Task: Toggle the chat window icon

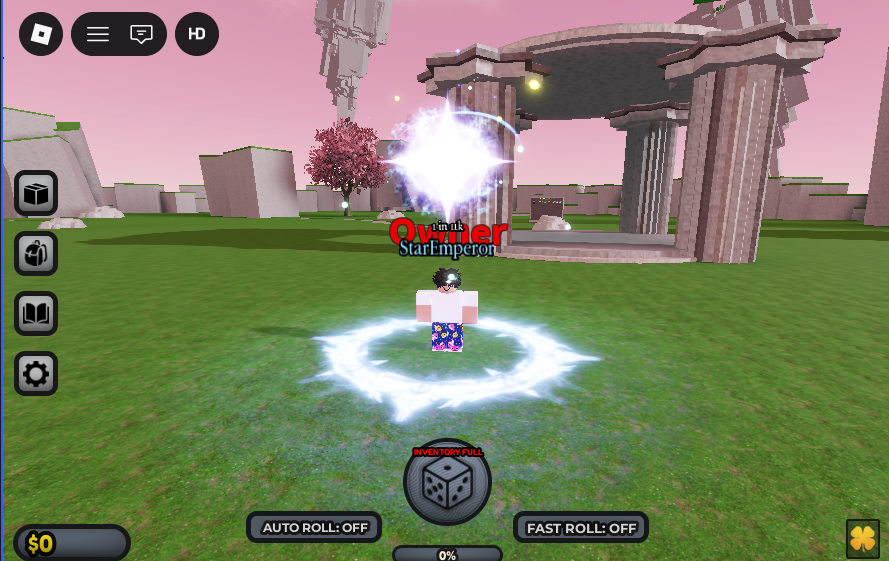Action: 142,34
